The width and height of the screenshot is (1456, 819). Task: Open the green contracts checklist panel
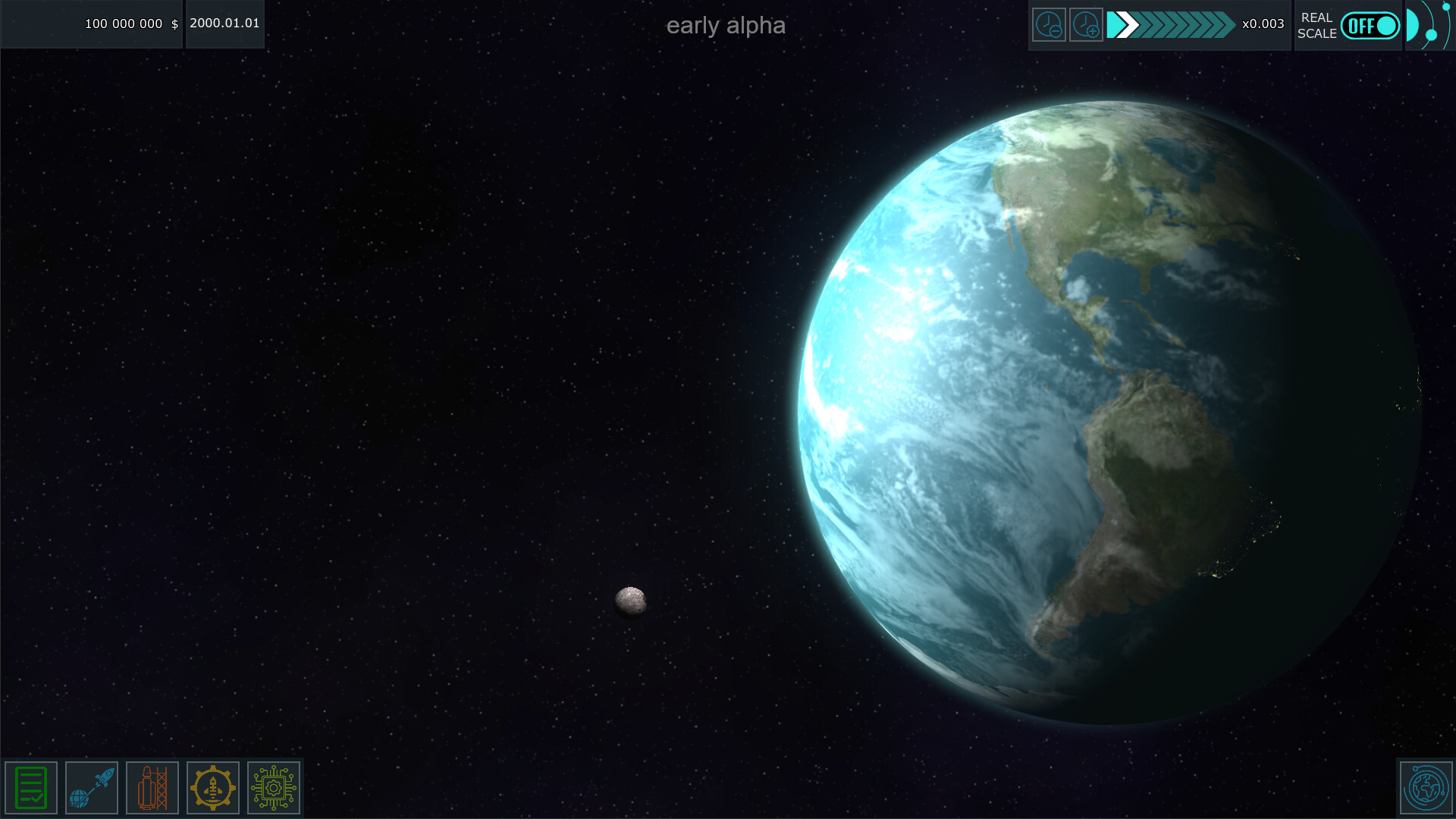pyautogui.click(x=30, y=787)
